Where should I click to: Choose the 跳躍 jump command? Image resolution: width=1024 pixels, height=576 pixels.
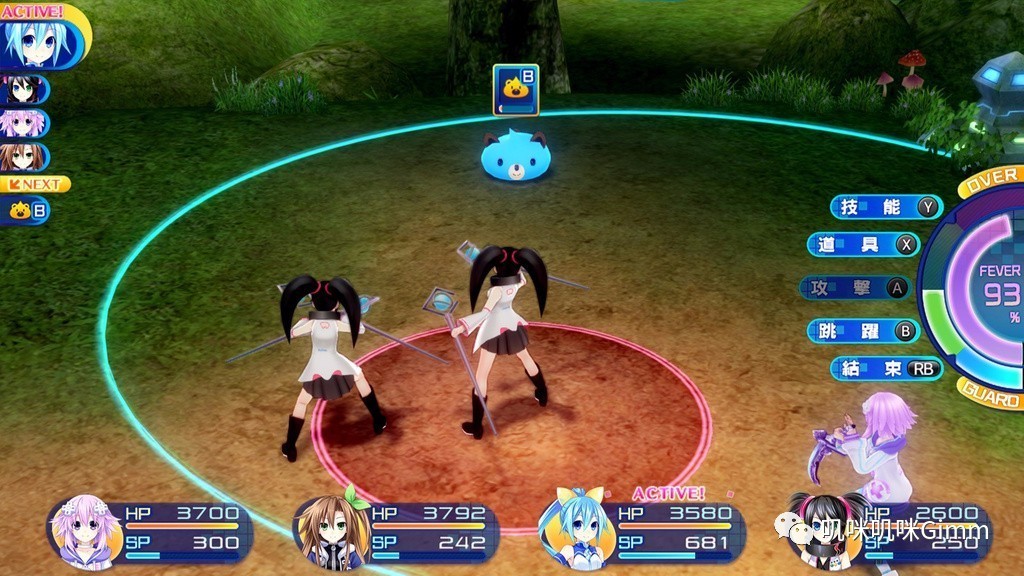(861, 331)
